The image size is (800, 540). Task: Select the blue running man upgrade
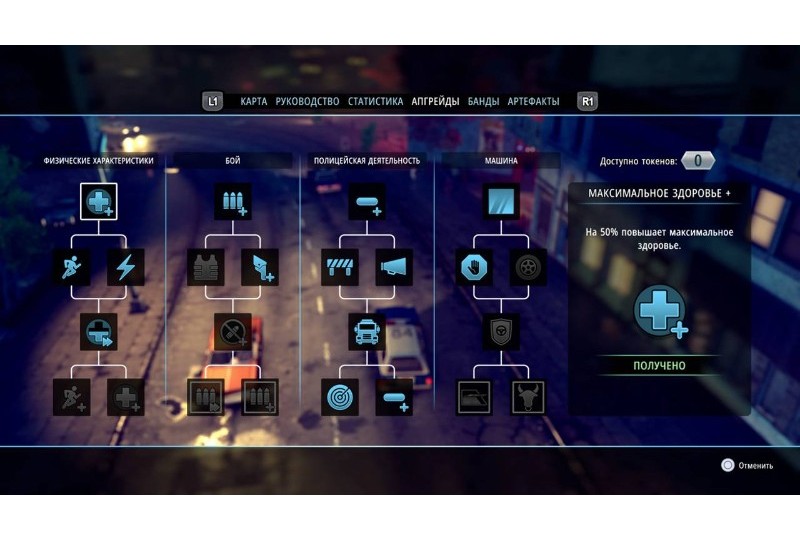pyautogui.click(x=72, y=267)
